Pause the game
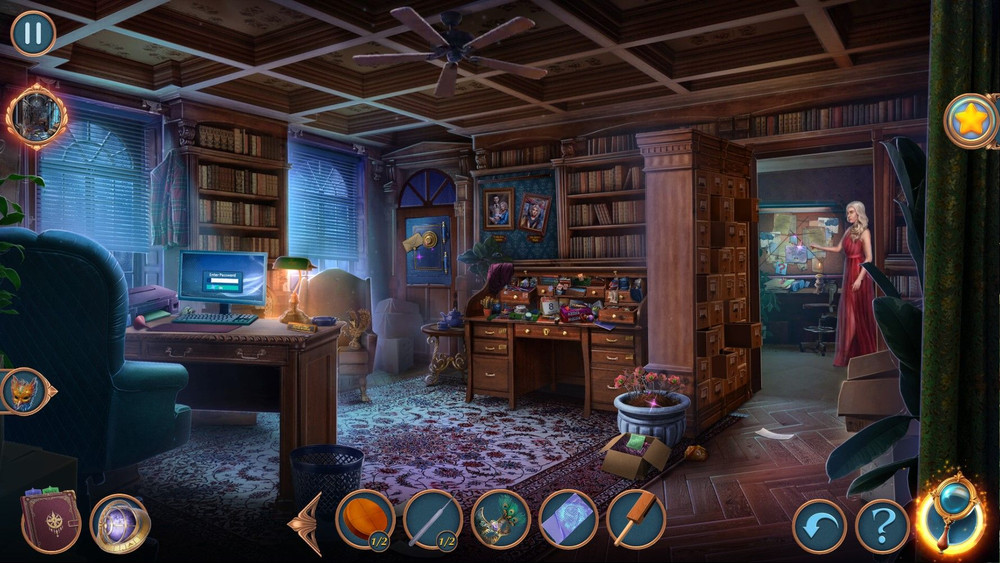The height and width of the screenshot is (563, 1000). click(33, 33)
